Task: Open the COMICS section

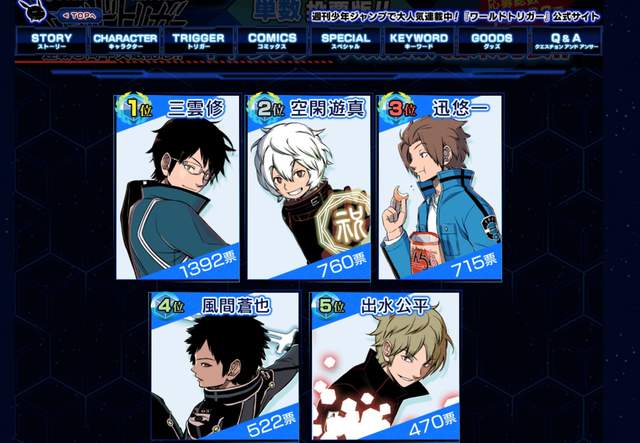Action: point(272,41)
